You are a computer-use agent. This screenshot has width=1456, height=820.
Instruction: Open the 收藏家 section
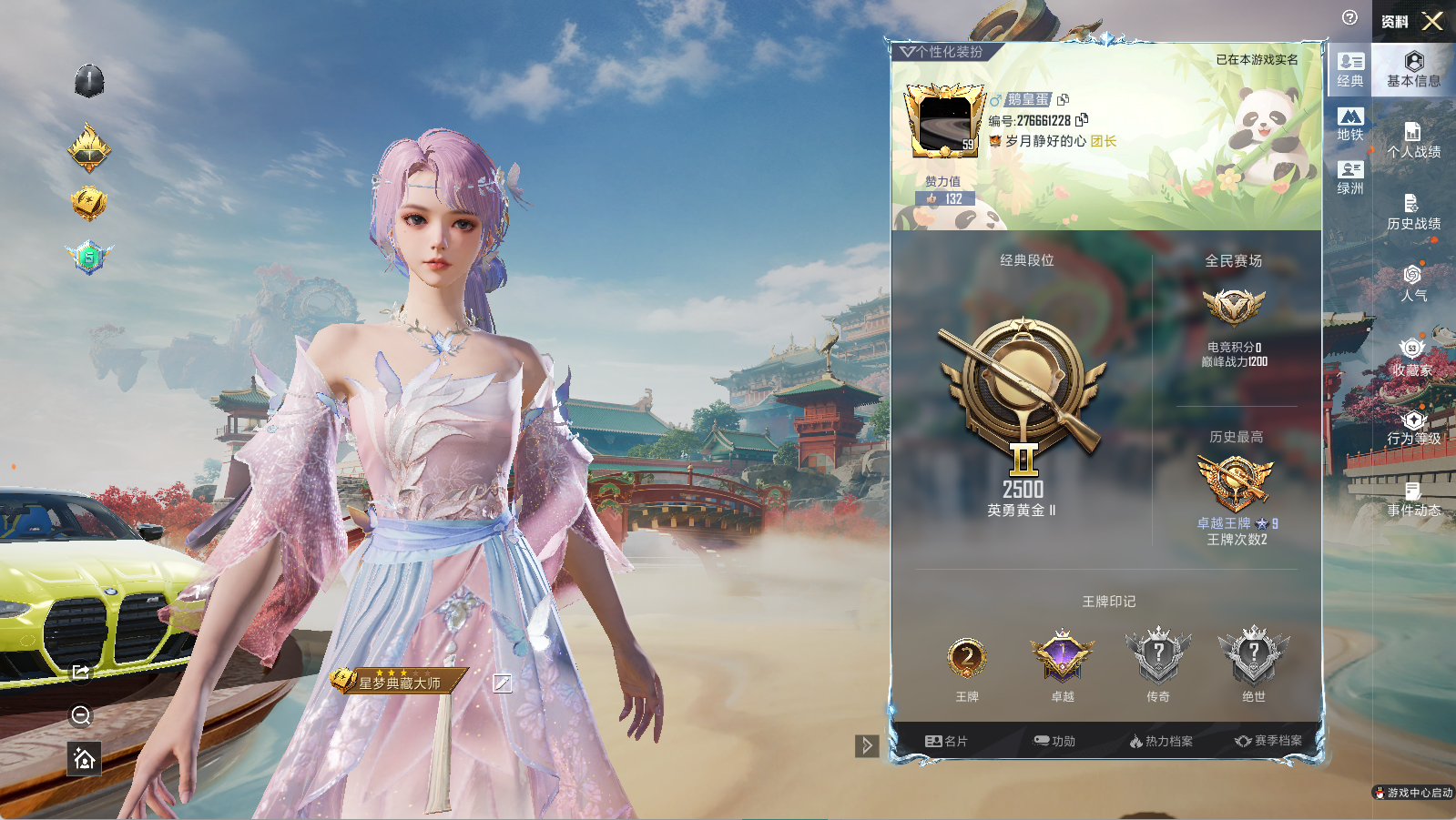[x=1412, y=357]
